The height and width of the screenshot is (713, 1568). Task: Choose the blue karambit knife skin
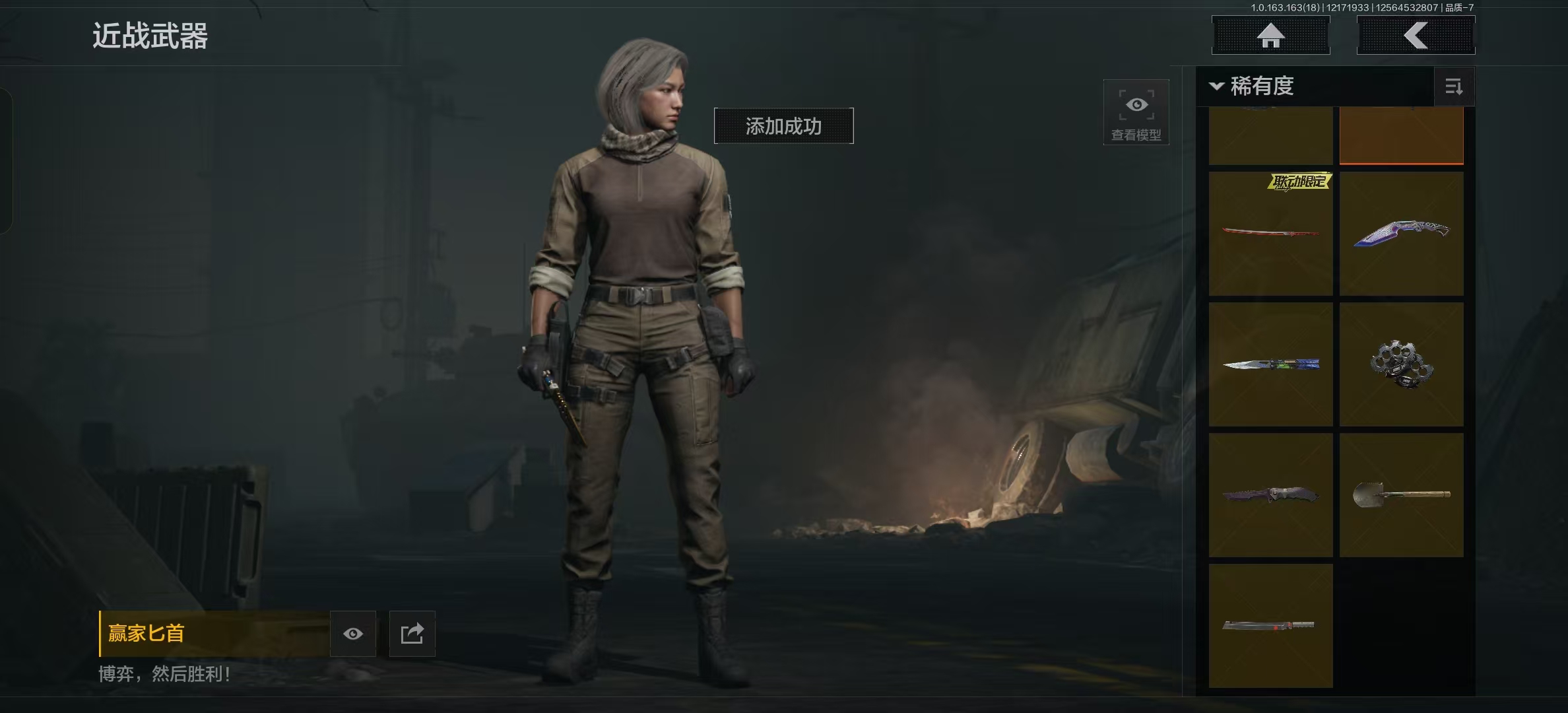pos(1401,234)
